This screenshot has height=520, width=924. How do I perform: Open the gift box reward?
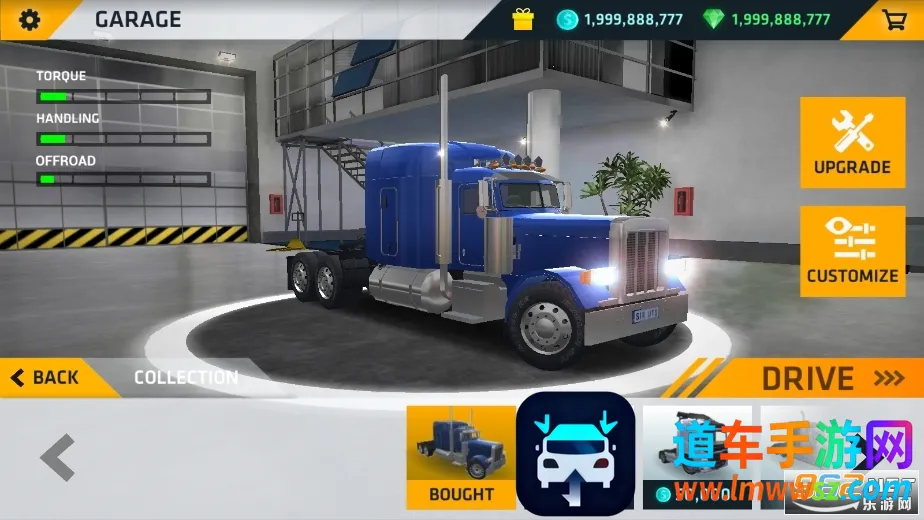coord(523,19)
